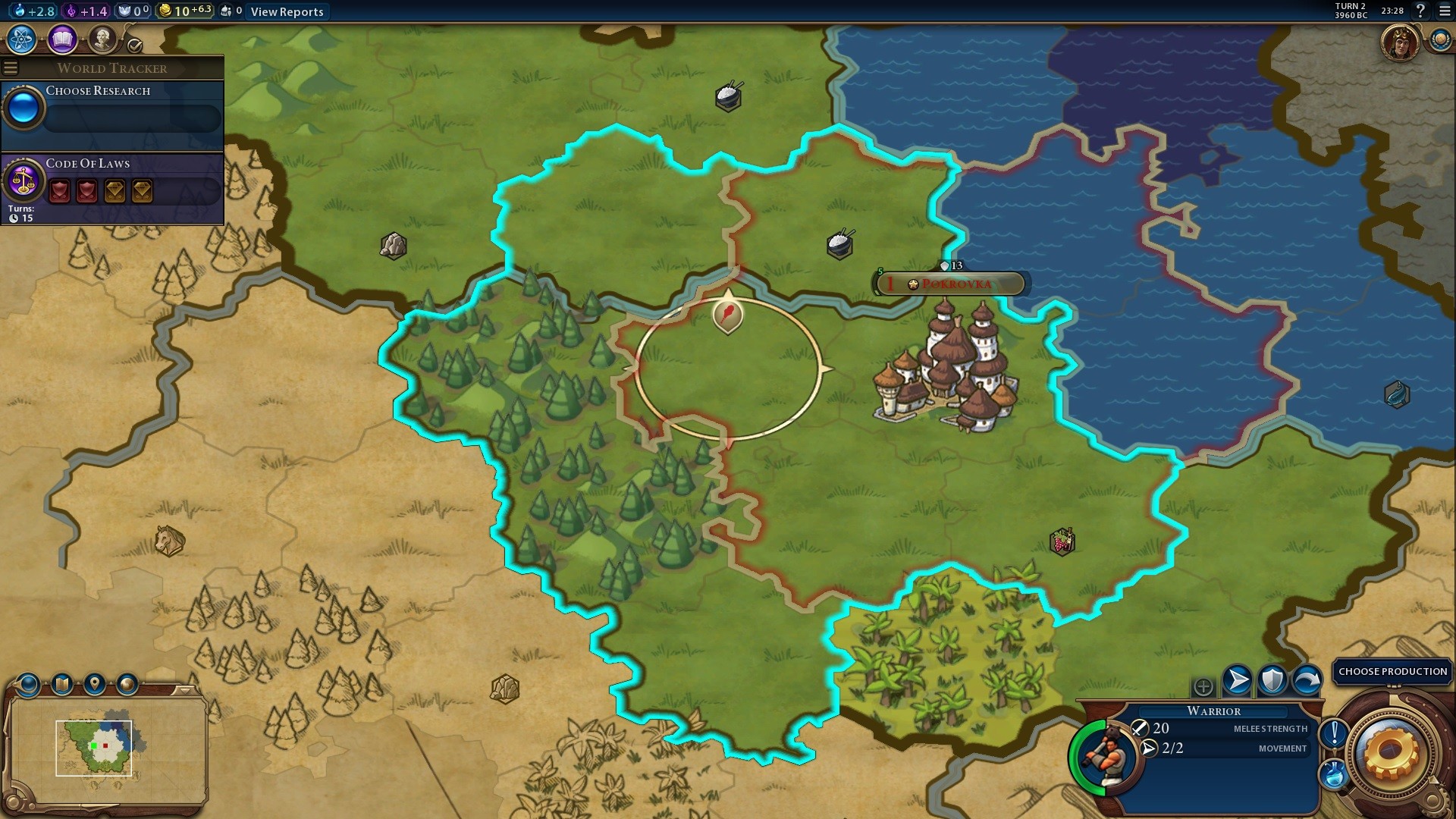Open the map pin tool above minimap
The image size is (1456, 819).
94,684
